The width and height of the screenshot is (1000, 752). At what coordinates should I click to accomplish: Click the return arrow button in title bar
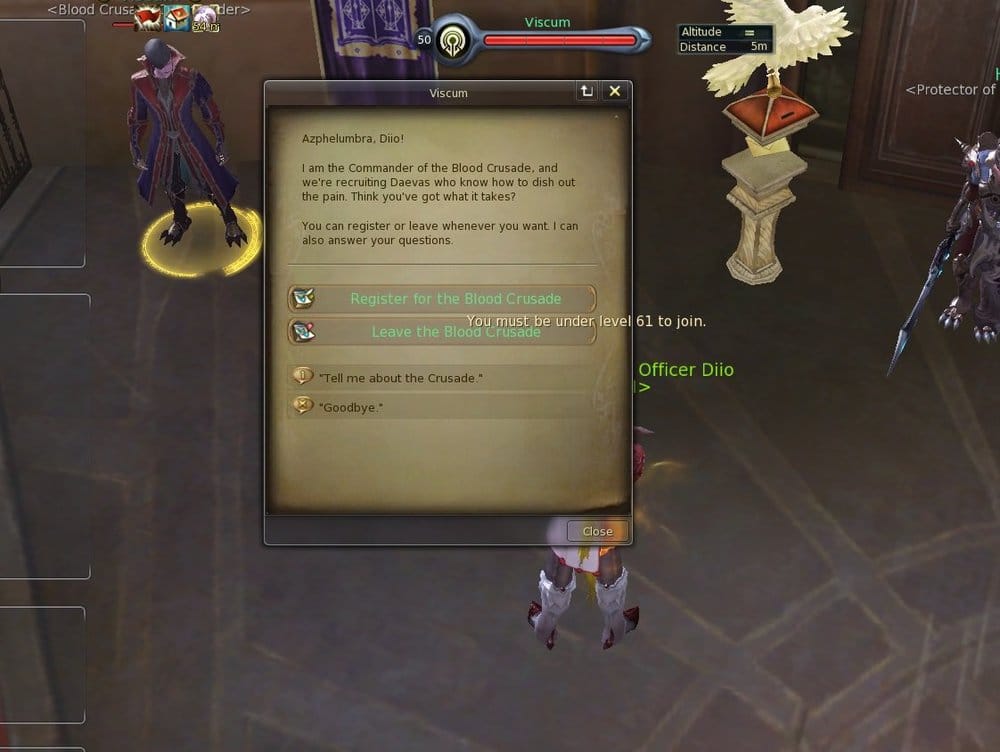587,92
